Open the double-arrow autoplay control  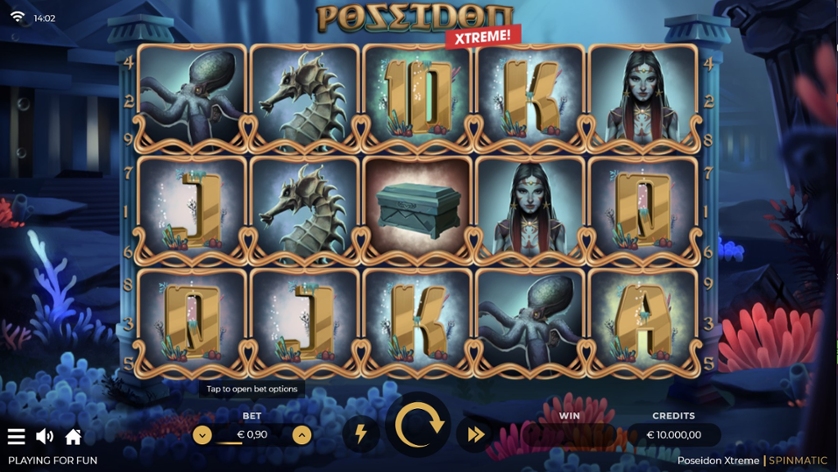click(x=476, y=434)
